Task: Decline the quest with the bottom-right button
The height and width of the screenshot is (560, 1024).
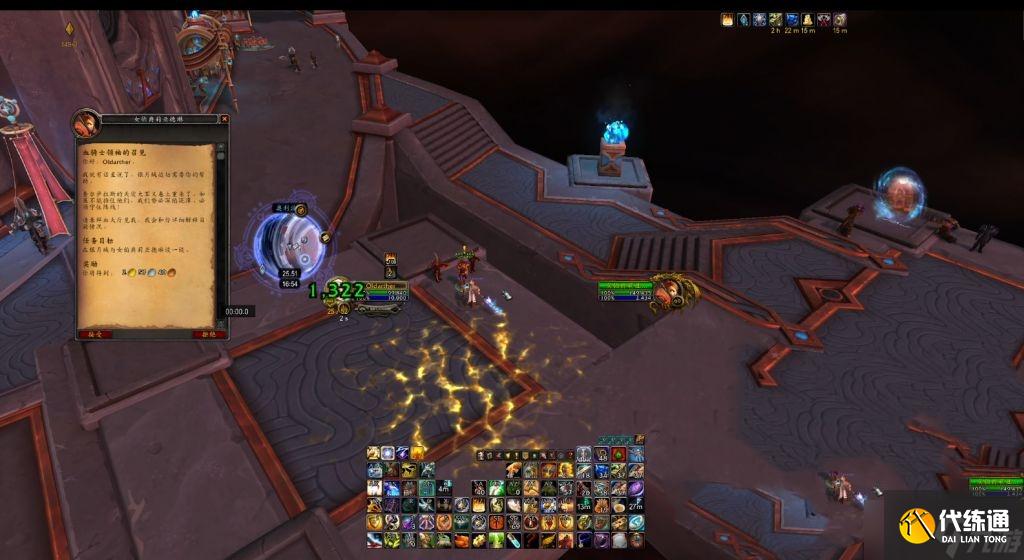Action: click(x=206, y=334)
